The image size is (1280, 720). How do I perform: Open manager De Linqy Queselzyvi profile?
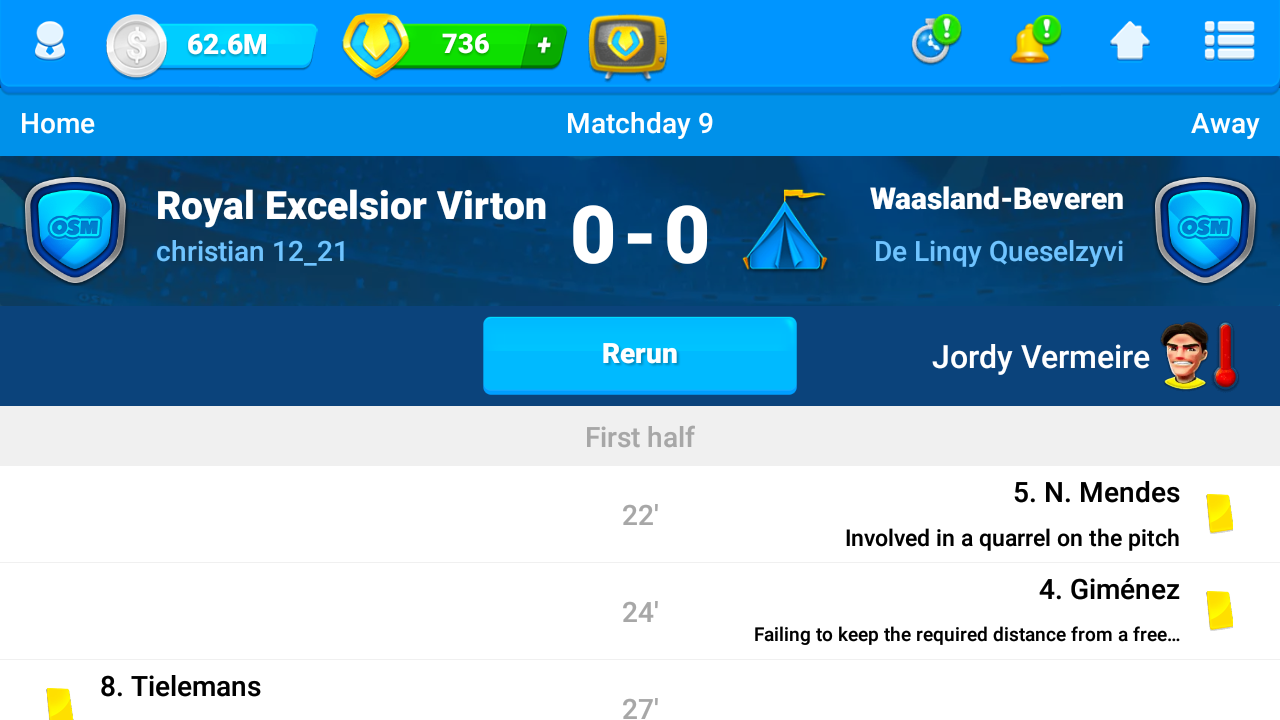coord(998,251)
